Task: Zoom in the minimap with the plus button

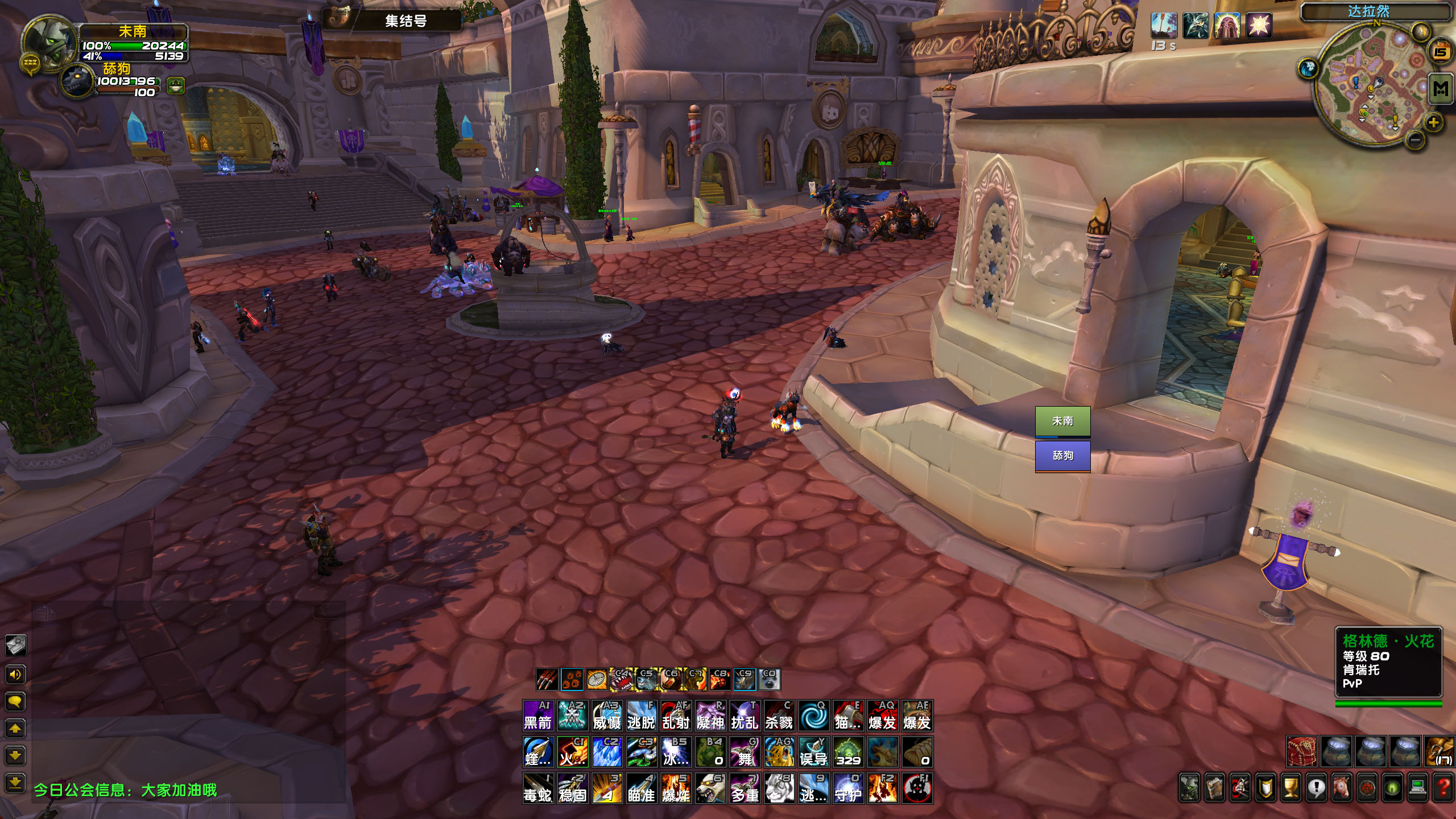Action: pos(1433,122)
